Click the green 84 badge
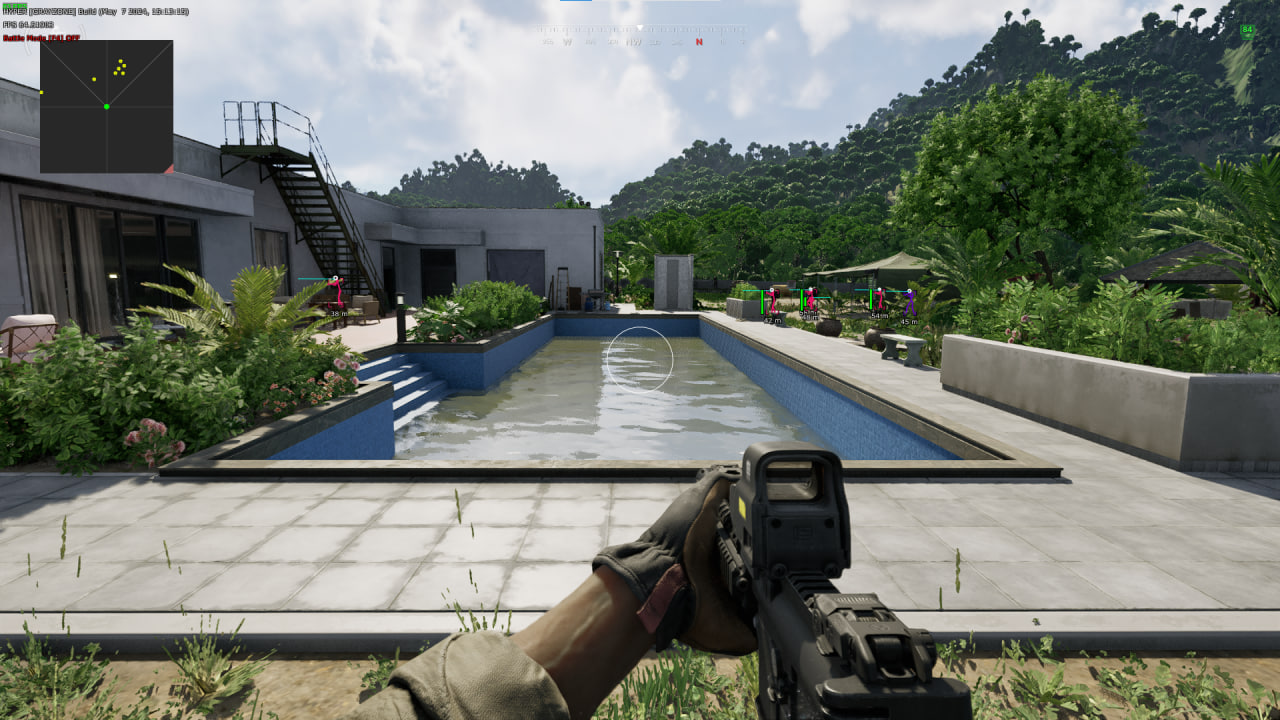The height and width of the screenshot is (720, 1280). 1247,31
